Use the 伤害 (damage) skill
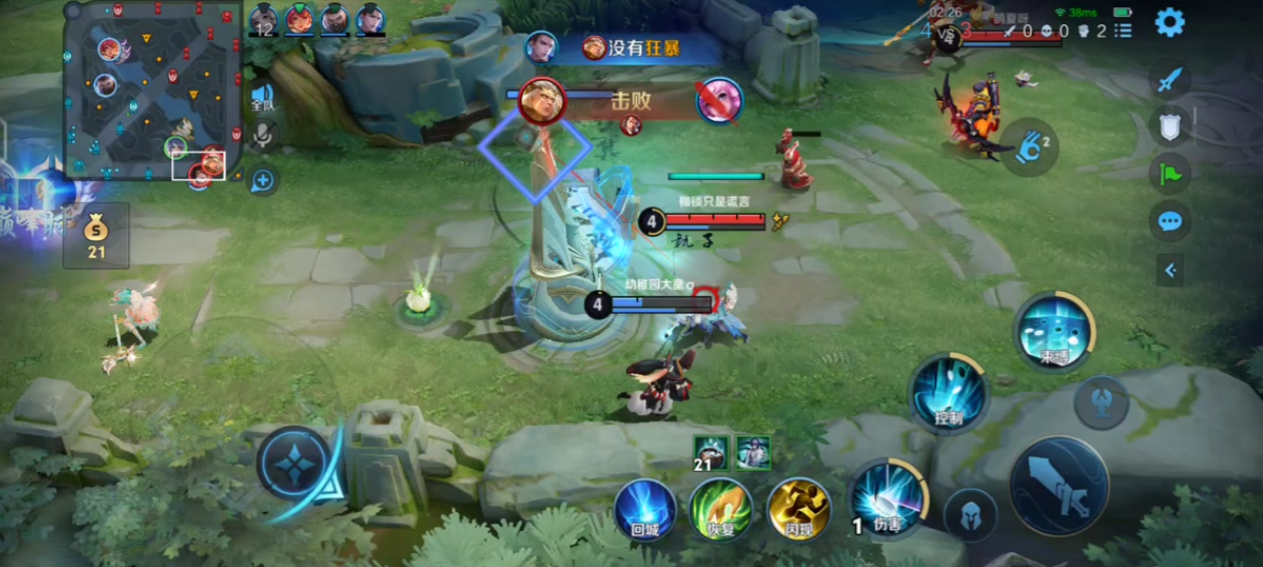The width and height of the screenshot is (1263, 567). point(887,499)
